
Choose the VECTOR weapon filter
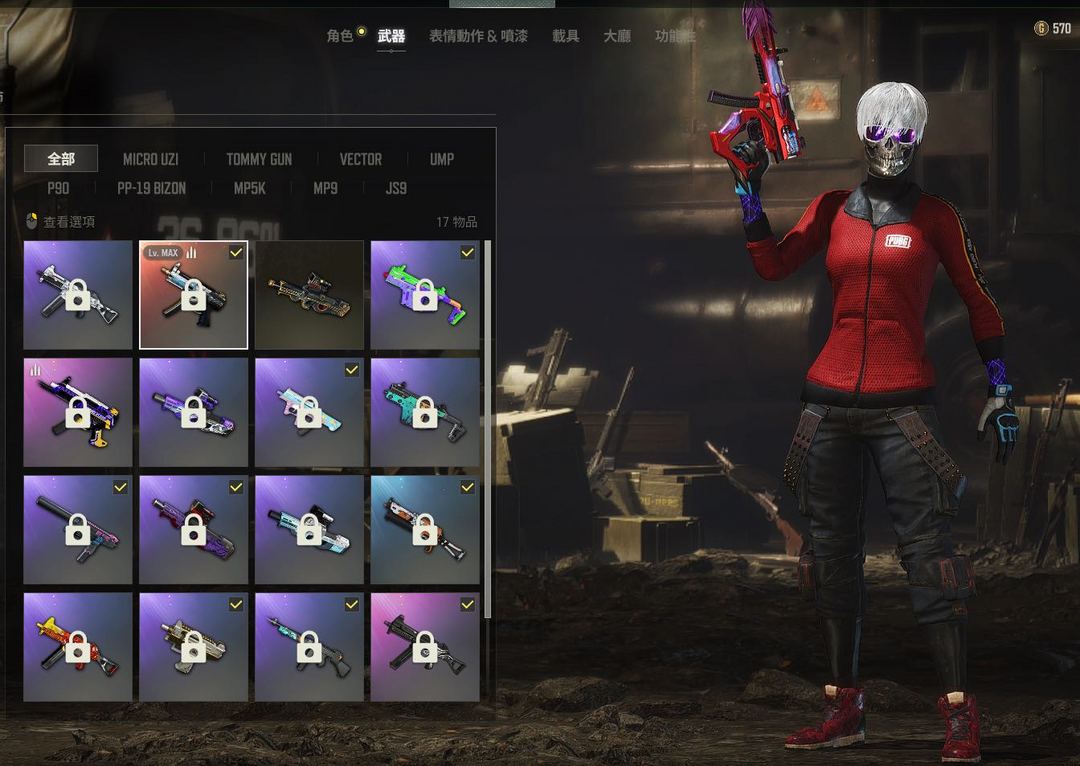pyautogui.click(x=360, y=159)
